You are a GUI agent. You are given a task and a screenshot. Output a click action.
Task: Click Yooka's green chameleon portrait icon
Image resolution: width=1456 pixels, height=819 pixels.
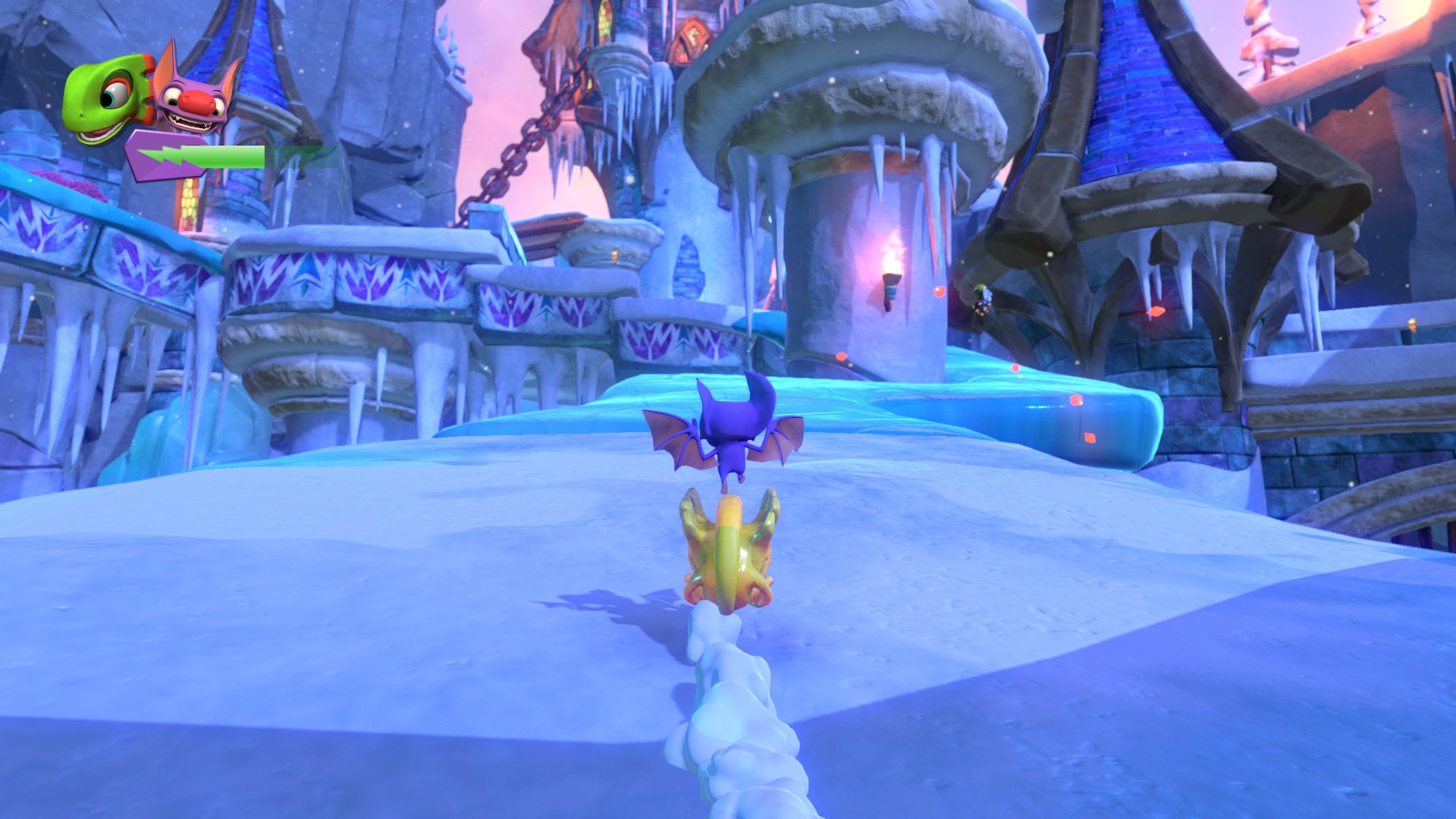[x=106, y=95]
